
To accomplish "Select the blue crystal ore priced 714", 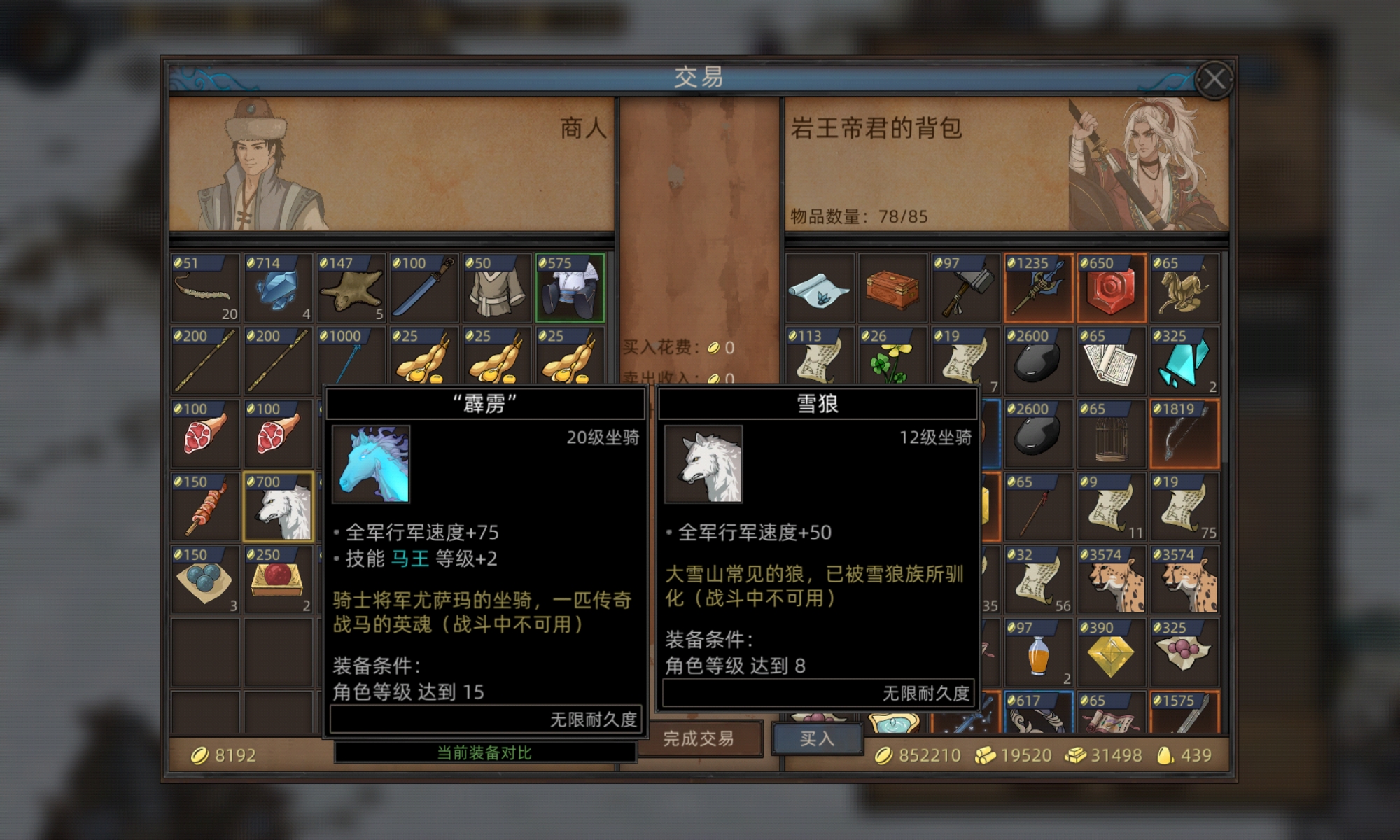I will pyautogui.click(x=278, y=287).
